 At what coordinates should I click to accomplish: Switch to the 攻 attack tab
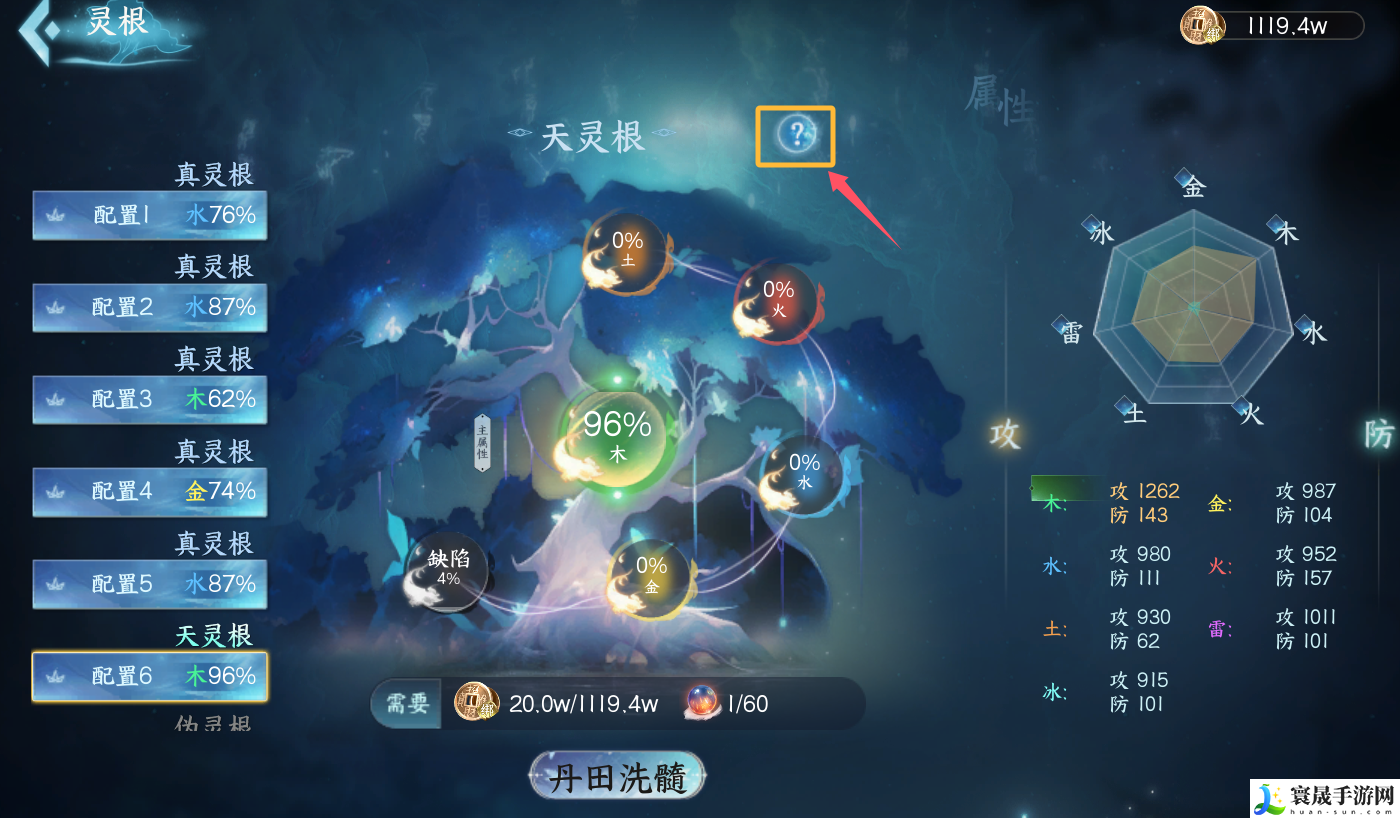[x=1003, y=436]
